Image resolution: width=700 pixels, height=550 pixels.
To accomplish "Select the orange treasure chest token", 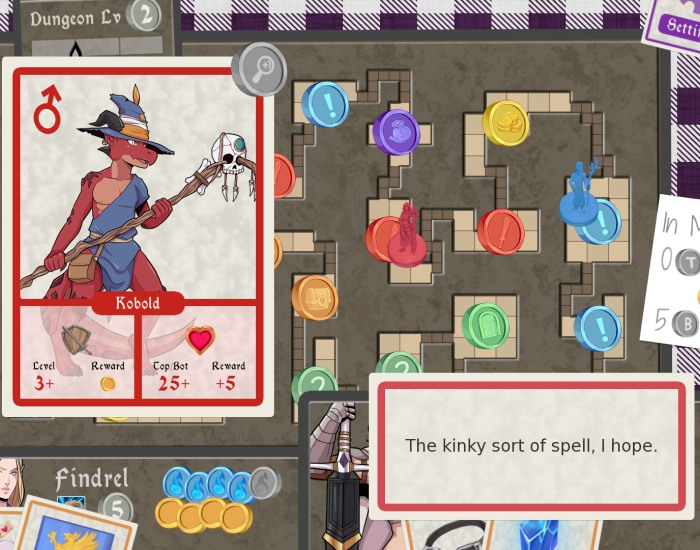I will click(315, 297).
